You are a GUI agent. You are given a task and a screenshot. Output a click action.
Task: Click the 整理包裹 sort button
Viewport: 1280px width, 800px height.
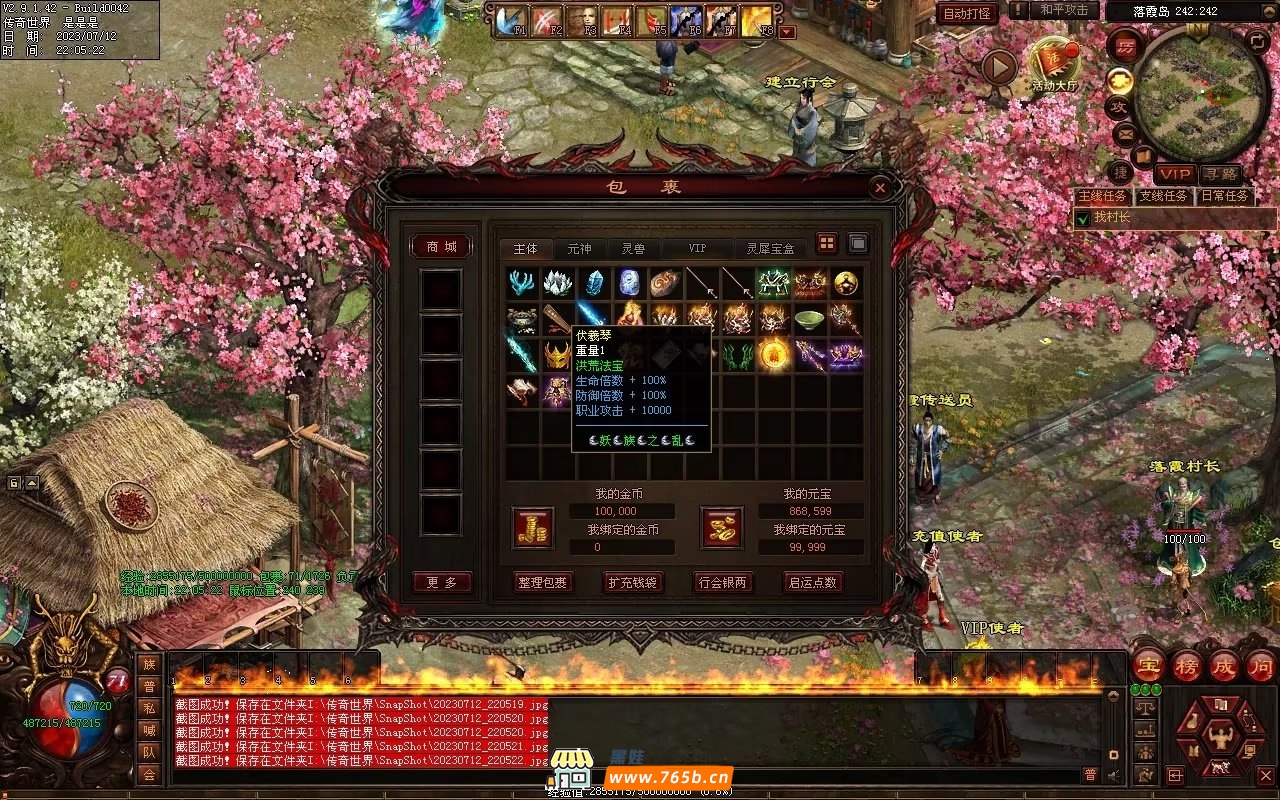[543, 582]
